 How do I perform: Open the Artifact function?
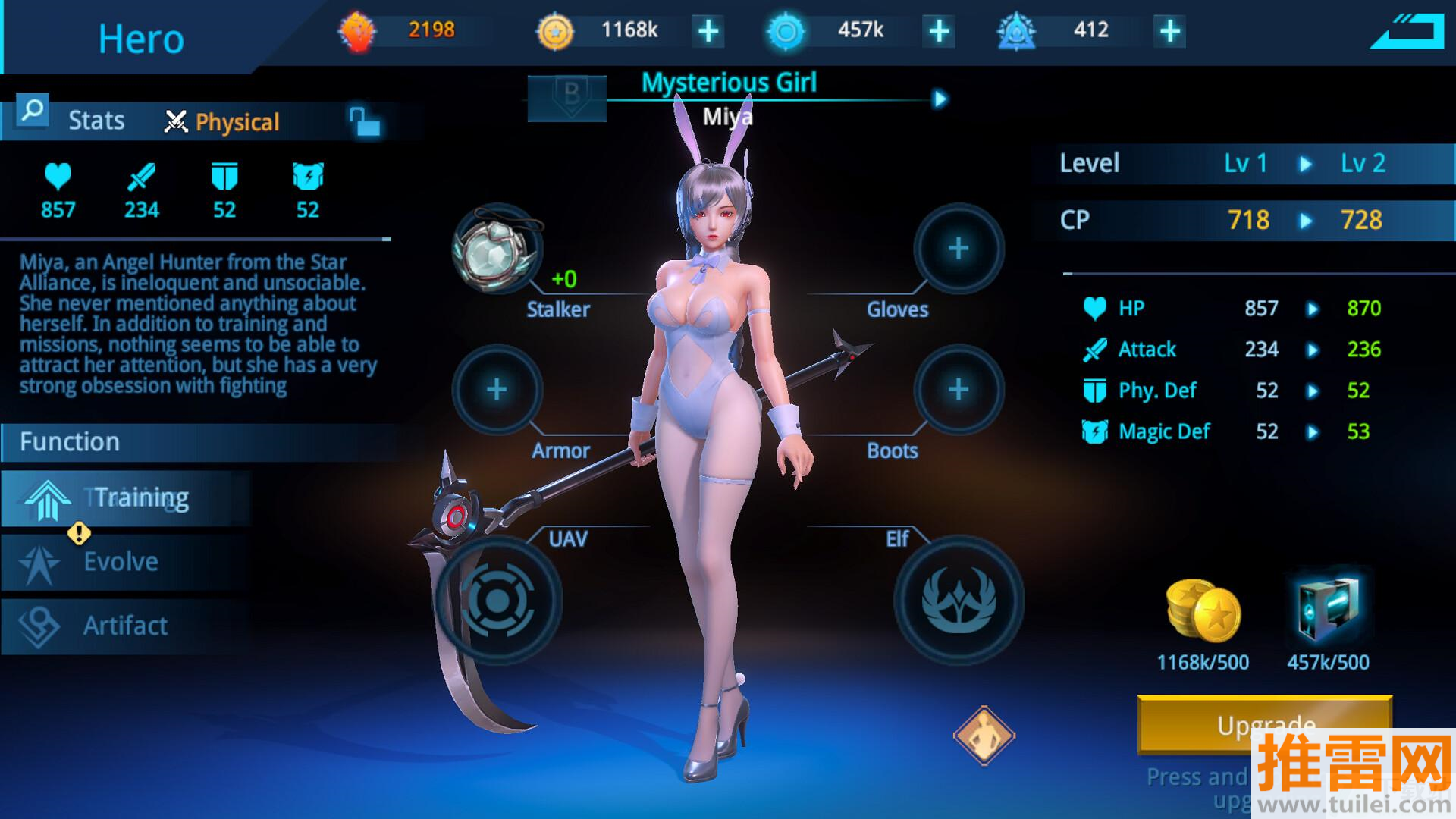tap(126, 626)
